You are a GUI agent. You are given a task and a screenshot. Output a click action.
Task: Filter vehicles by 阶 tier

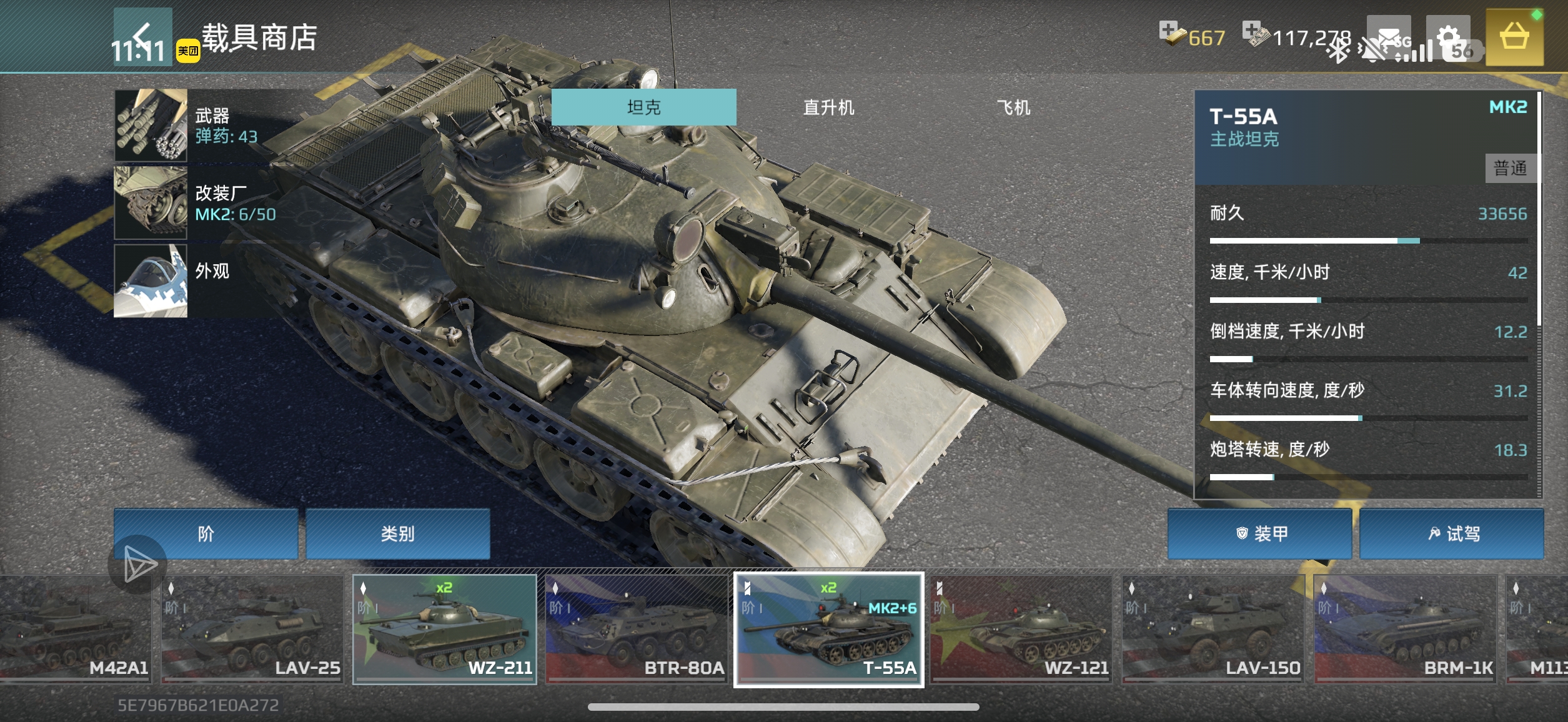206,534
